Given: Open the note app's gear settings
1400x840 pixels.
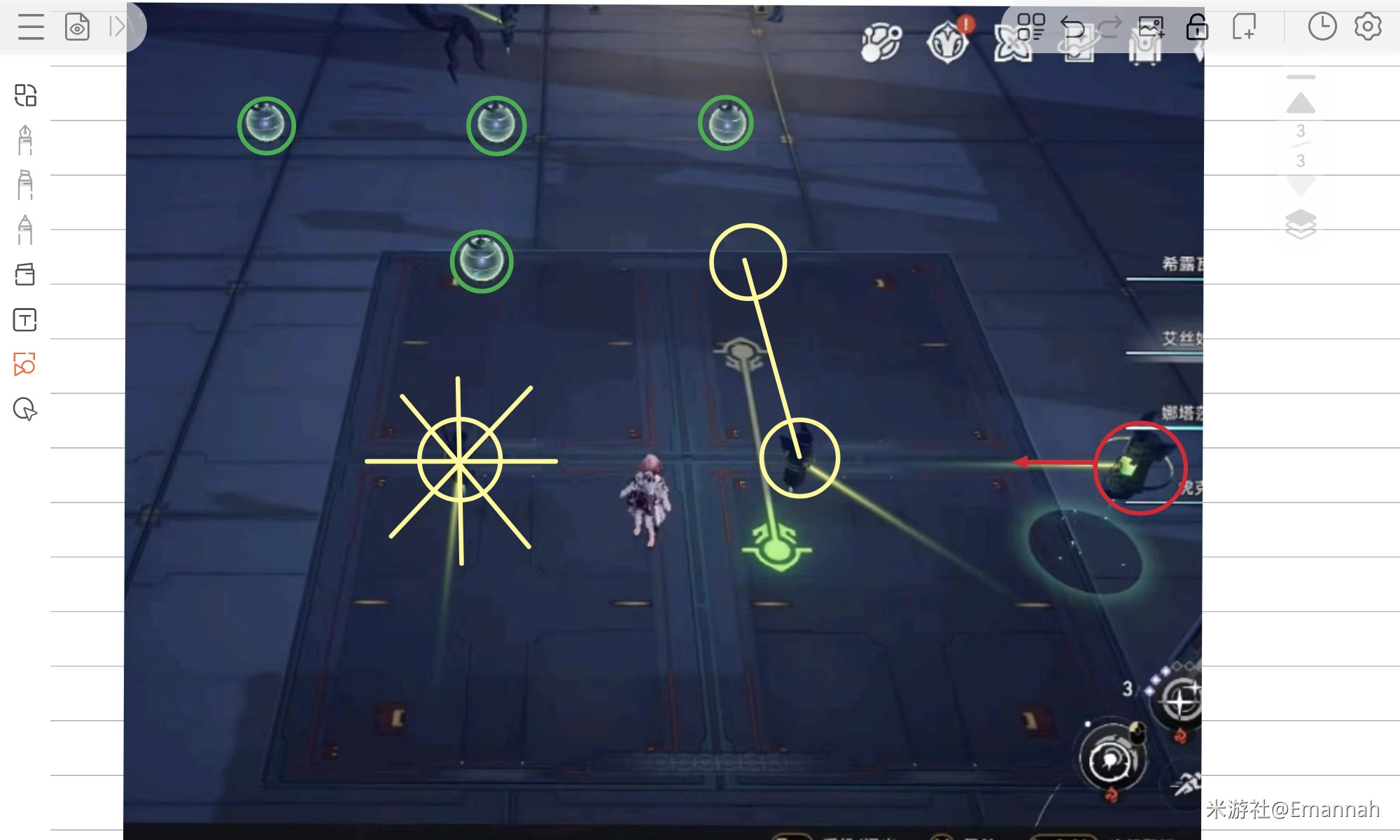Looking at the screenshot, I should [x=1368, y=27].
